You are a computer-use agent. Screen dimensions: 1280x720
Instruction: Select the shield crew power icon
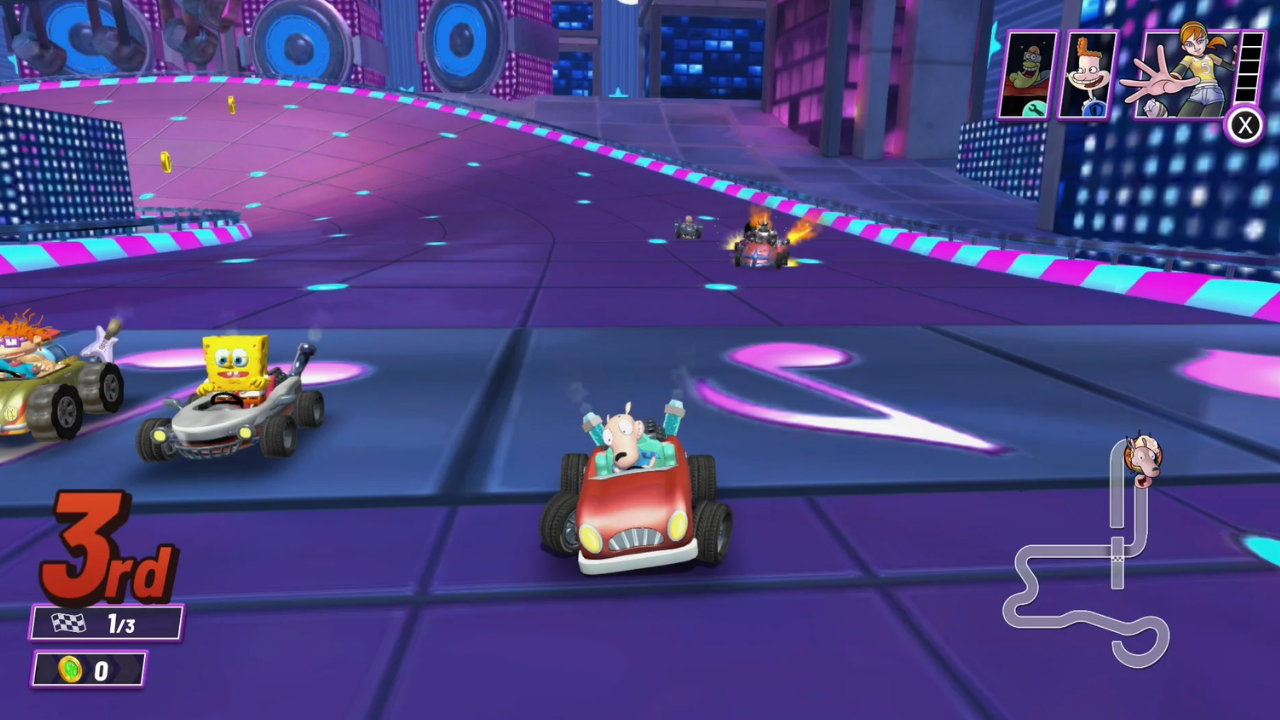(x=1094, y=110)
